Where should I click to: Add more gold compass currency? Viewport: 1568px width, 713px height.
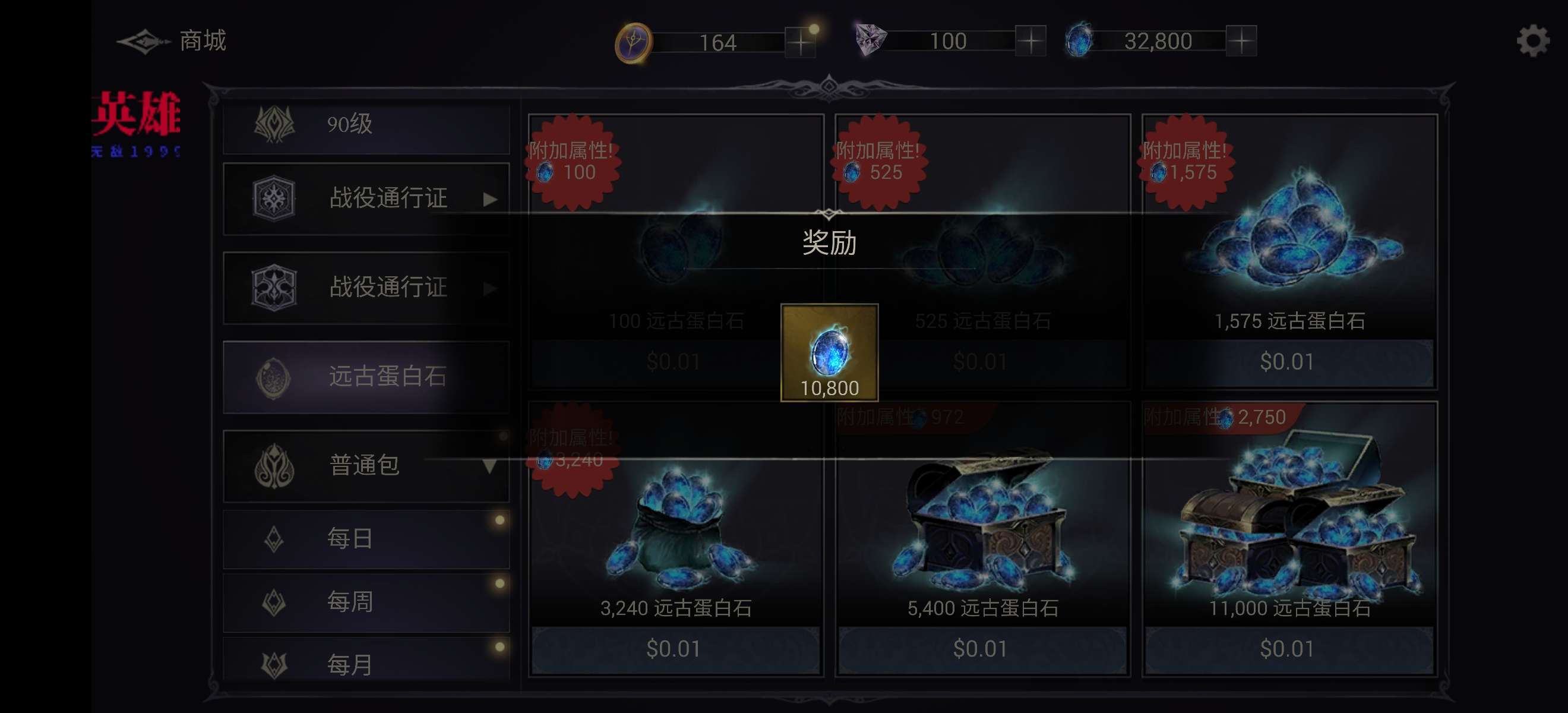pyautogui.click(x=800, y=42)
